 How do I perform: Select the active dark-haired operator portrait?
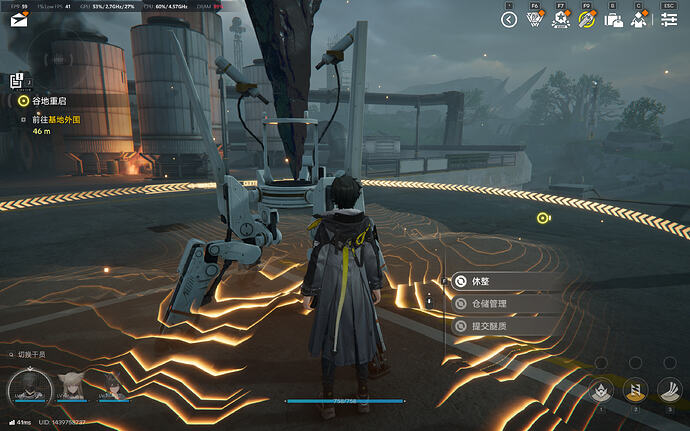(28, 385)
